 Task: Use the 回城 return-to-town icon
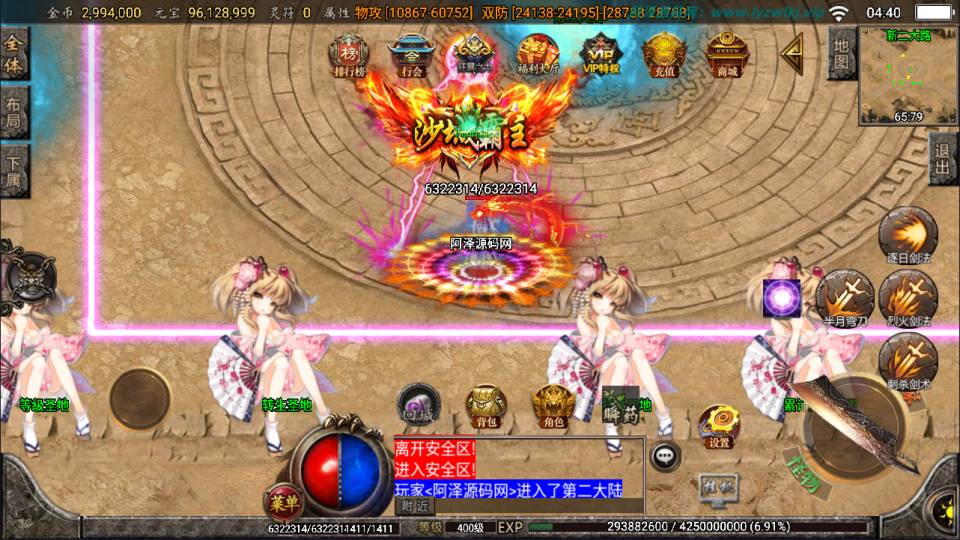pos(418,401)
